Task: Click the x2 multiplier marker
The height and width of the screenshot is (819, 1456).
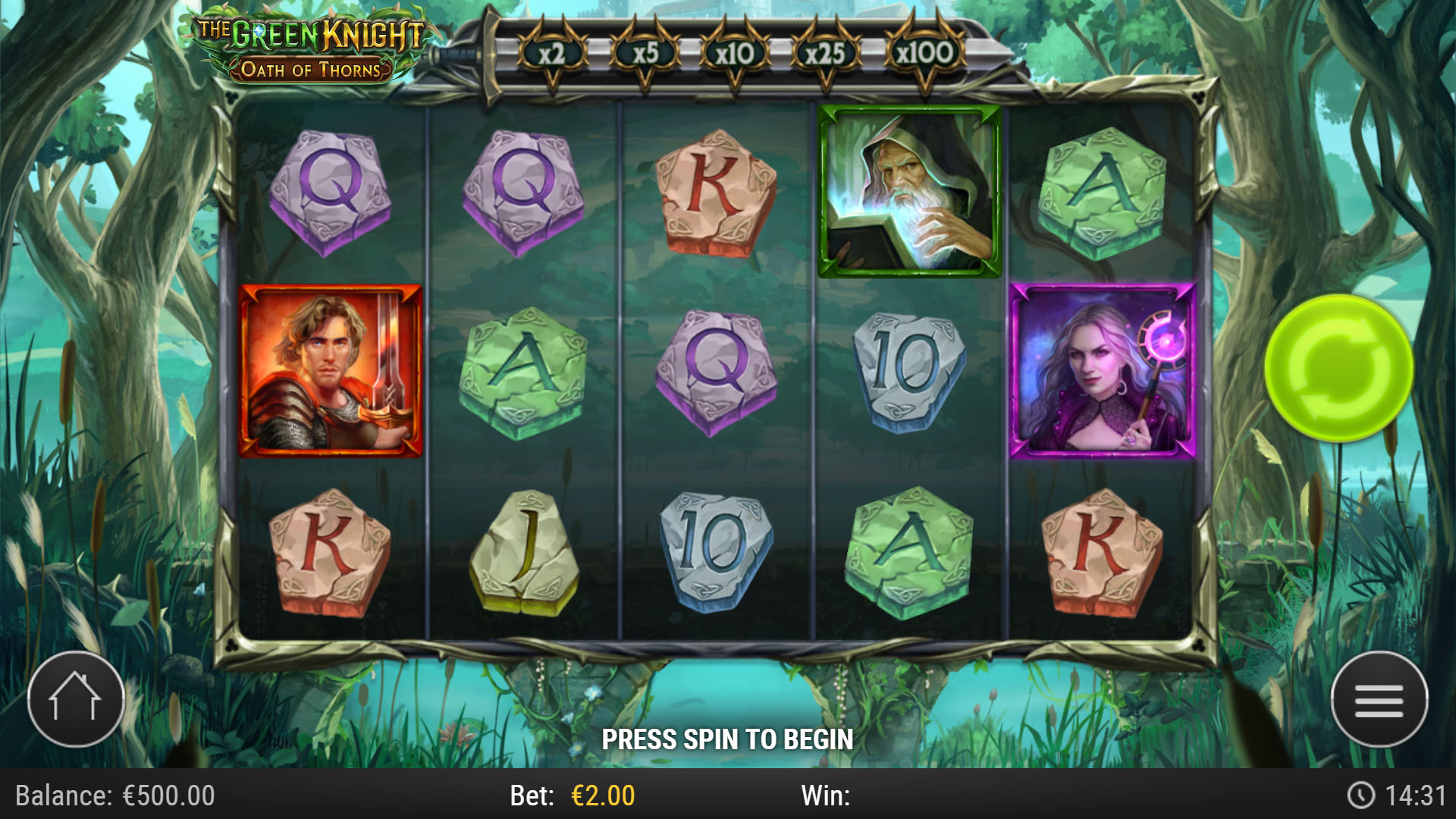Action: click(x=554, y=53)
